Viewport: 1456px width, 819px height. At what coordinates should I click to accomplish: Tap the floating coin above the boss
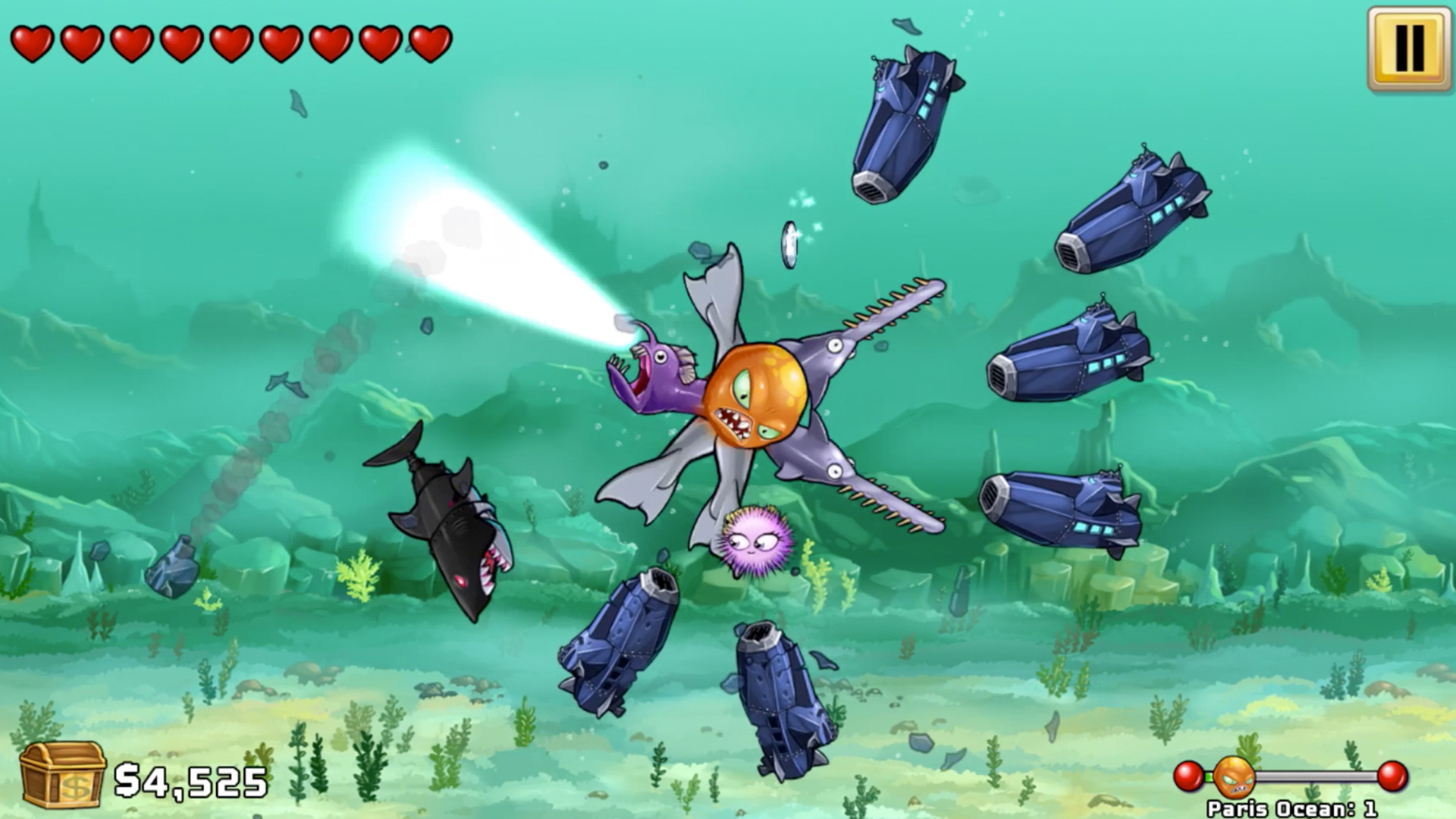tap(790, 243)
